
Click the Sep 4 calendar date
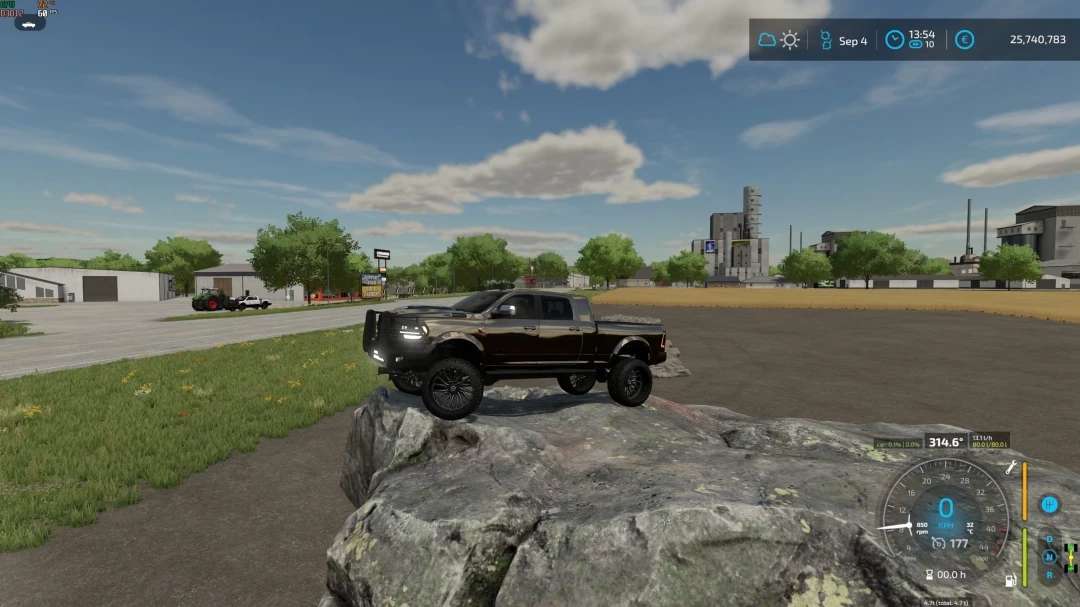click(852, 41)
